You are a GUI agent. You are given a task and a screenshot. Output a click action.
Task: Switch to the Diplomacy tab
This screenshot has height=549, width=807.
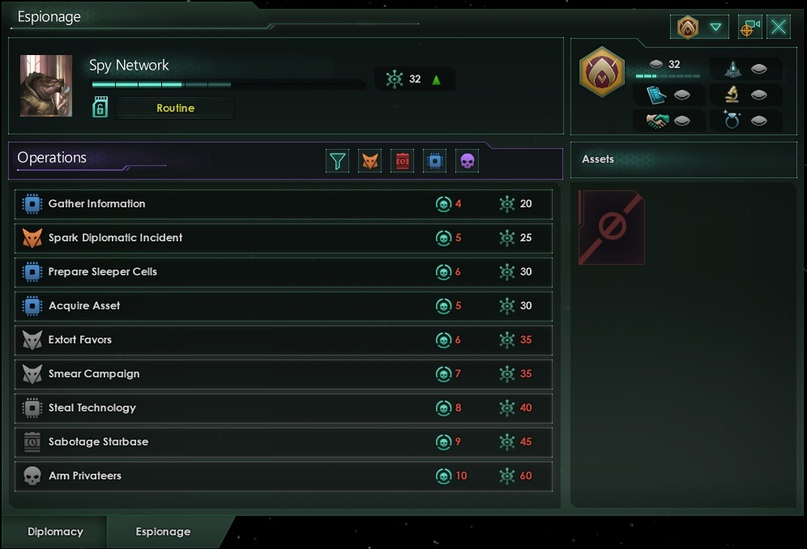click(x=55, y=532)
